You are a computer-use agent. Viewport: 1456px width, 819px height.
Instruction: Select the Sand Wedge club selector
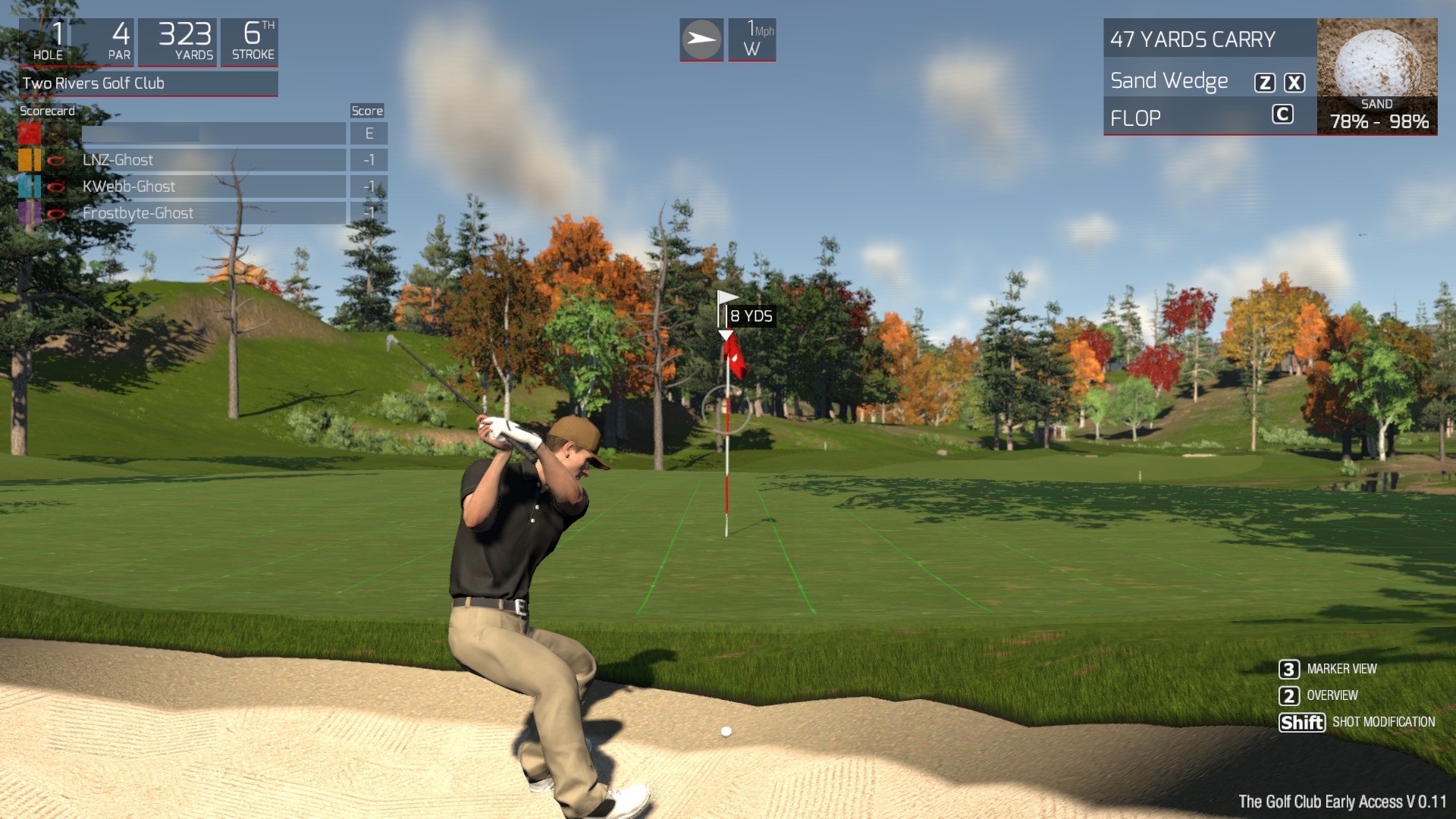(x=1169, y=81)
